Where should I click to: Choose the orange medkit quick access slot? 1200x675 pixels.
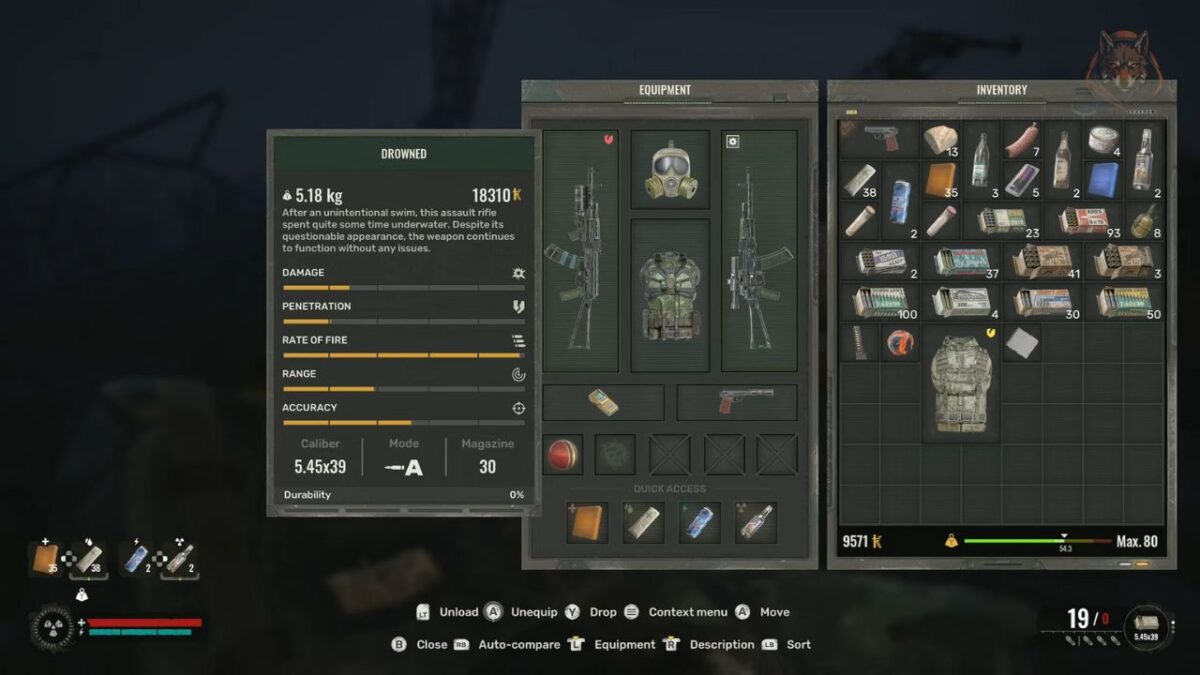click(587, 523)
